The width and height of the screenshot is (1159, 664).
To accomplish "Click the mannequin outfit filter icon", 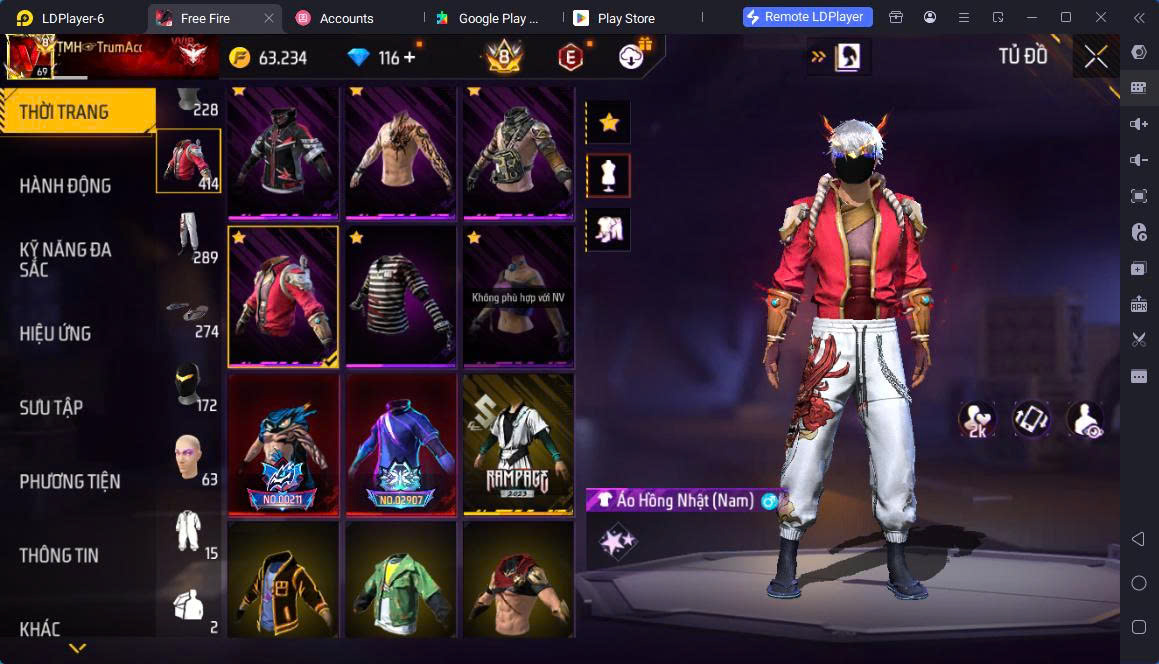I will pos(608,176).
